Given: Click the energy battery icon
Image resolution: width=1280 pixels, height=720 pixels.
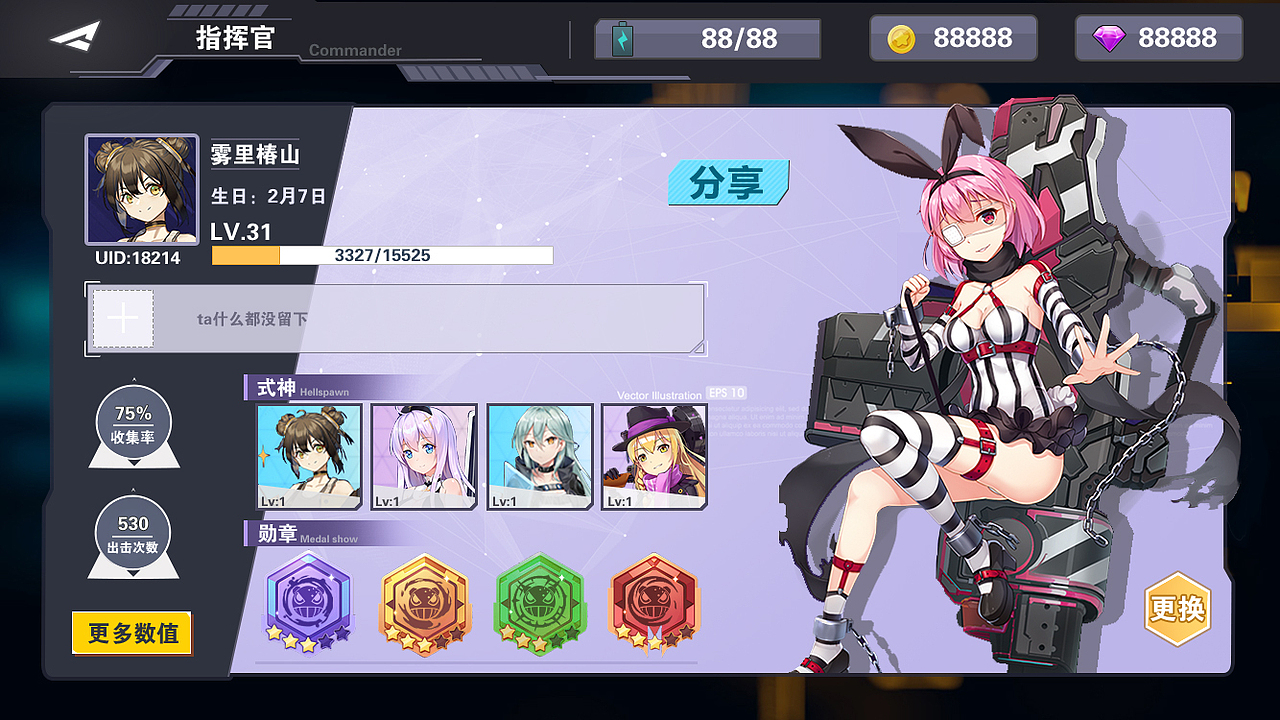Looking at the screenshot, I should (x=623, y=37).
